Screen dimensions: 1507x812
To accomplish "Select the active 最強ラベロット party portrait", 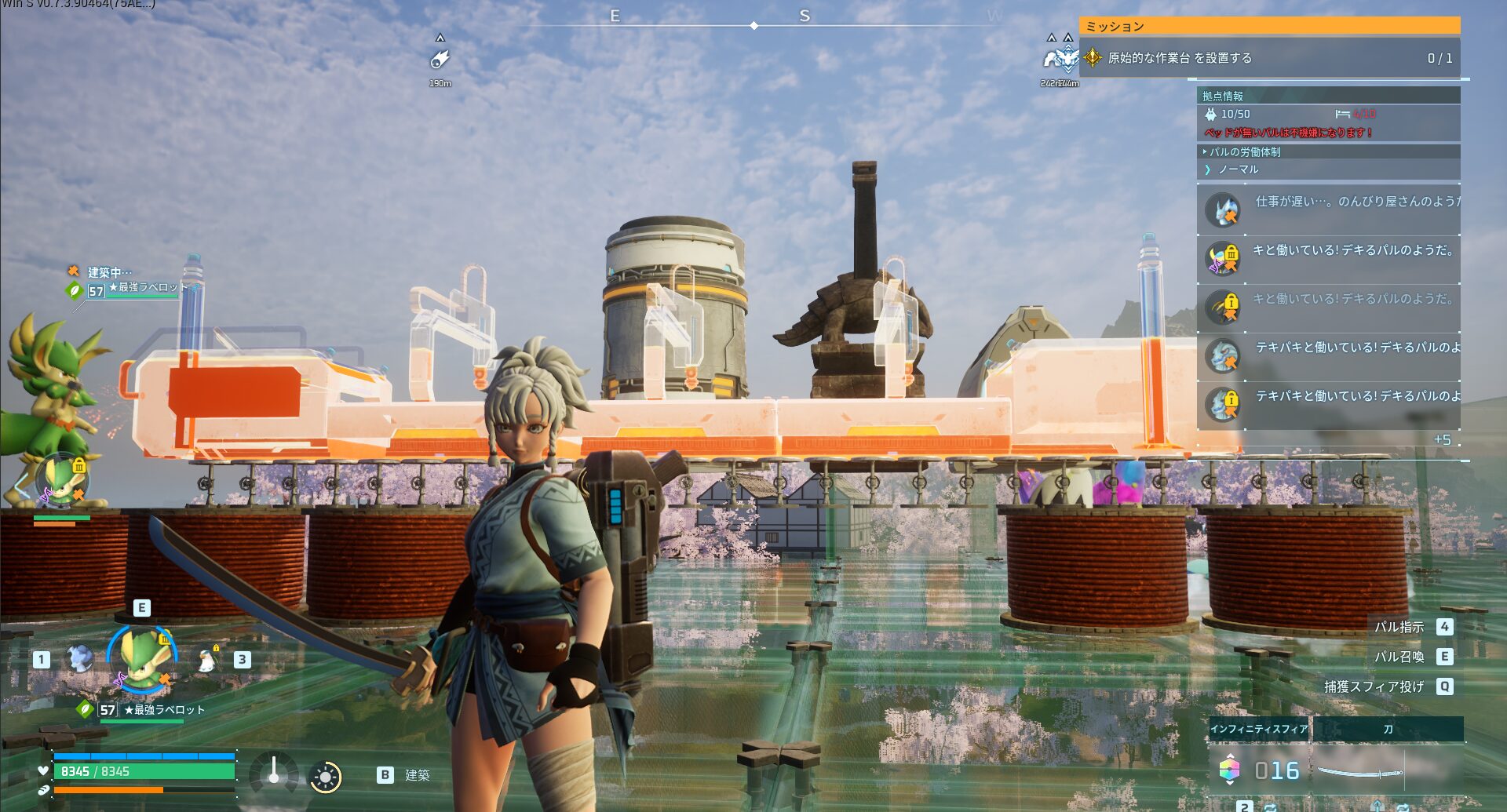I will (x=142, y=659).
